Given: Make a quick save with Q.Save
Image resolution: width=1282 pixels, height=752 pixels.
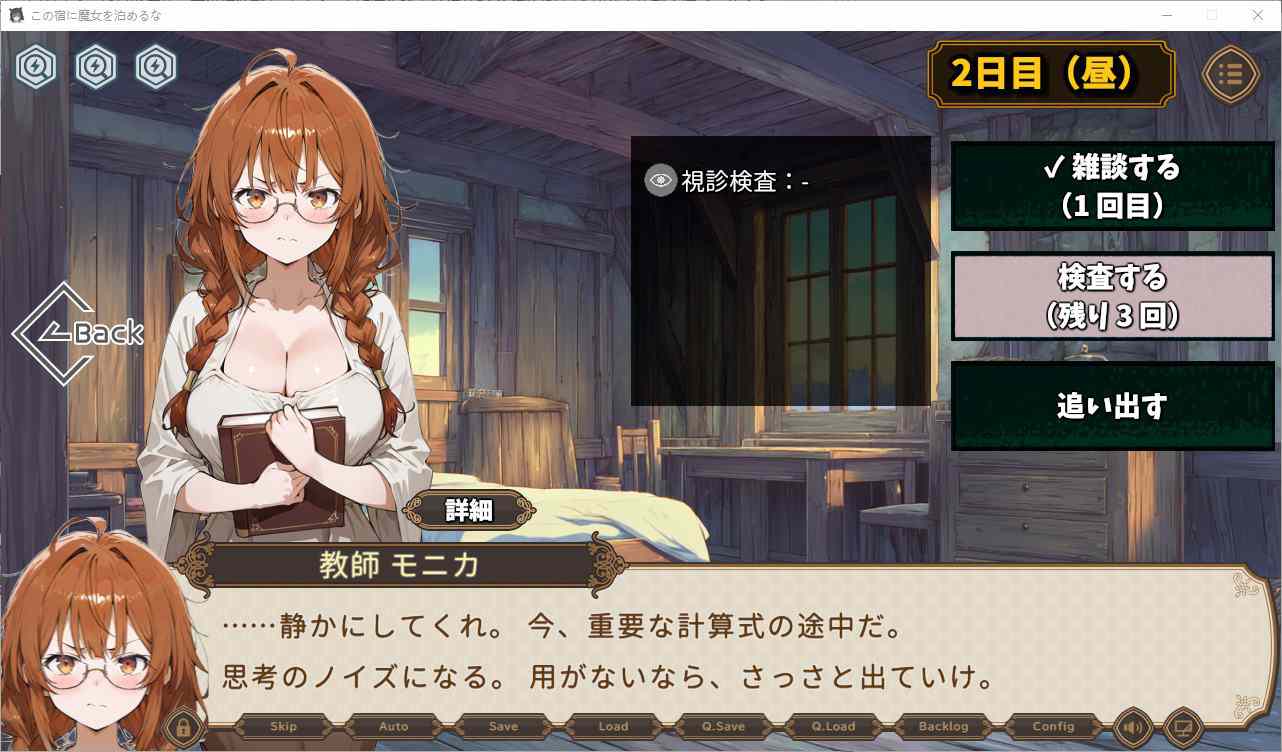Looking at the screenshot, I should point(723,727).
